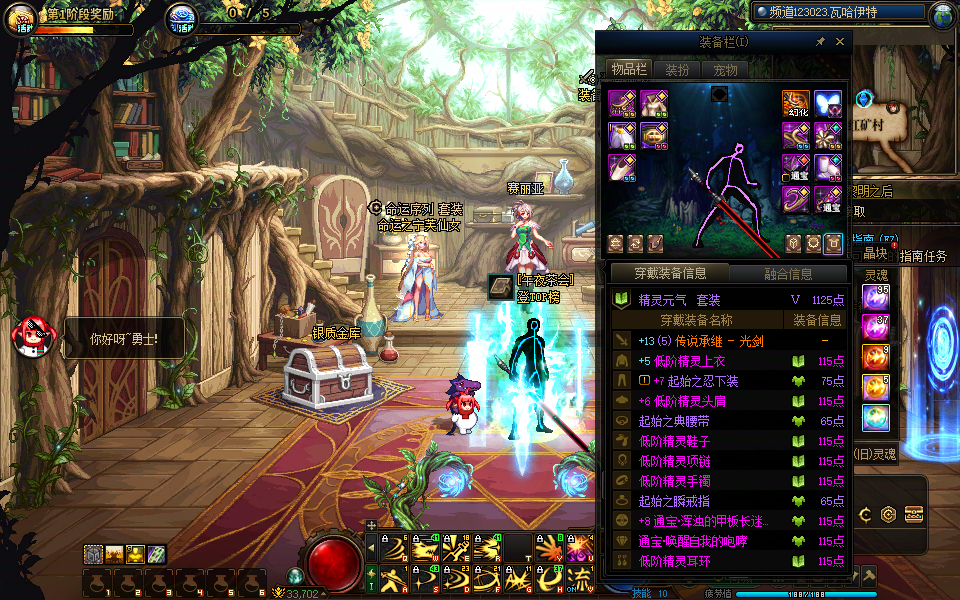Select the blue butterfly equipment slot

coord(828,105)
